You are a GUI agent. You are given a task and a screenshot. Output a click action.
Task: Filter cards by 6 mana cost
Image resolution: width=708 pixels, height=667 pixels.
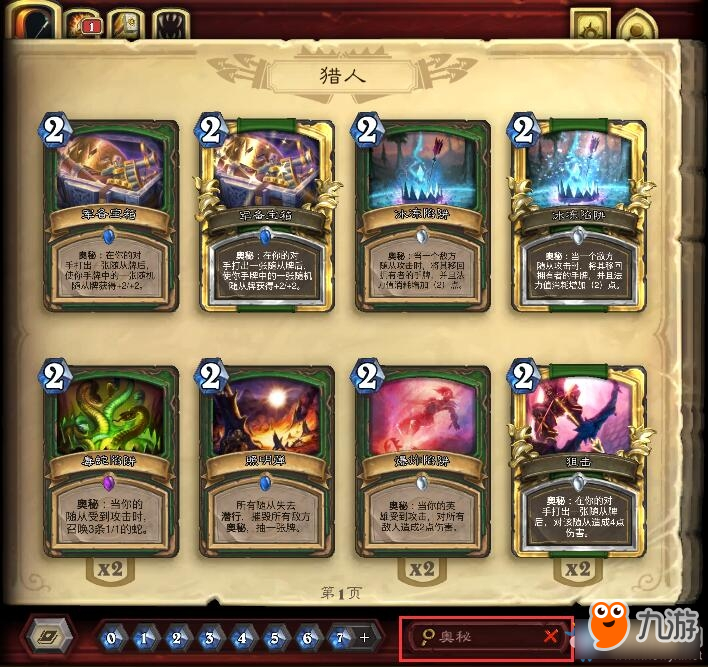coord(306,637)
